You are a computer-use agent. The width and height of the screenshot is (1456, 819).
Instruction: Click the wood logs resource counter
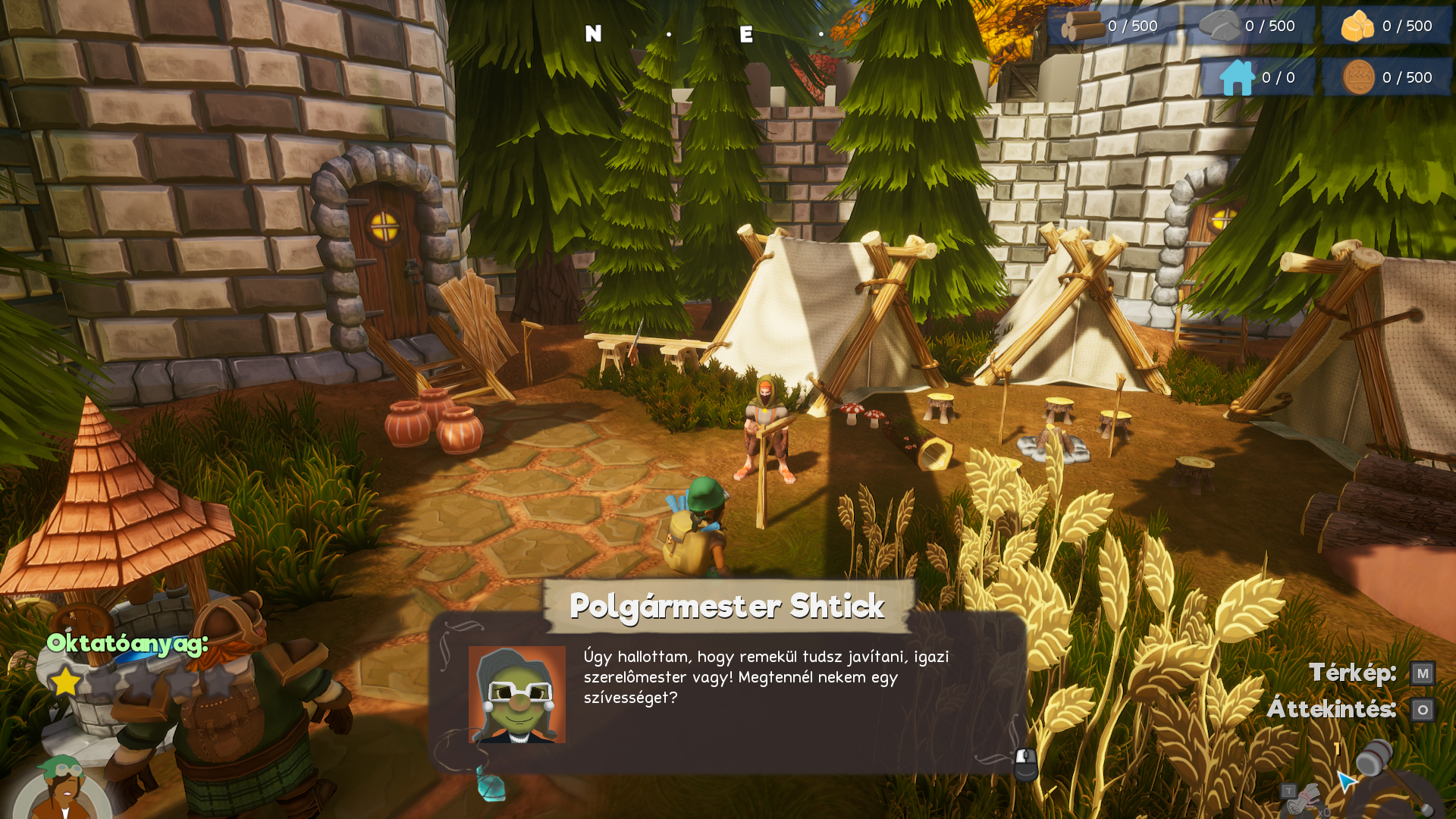[x=1112, y=27]
